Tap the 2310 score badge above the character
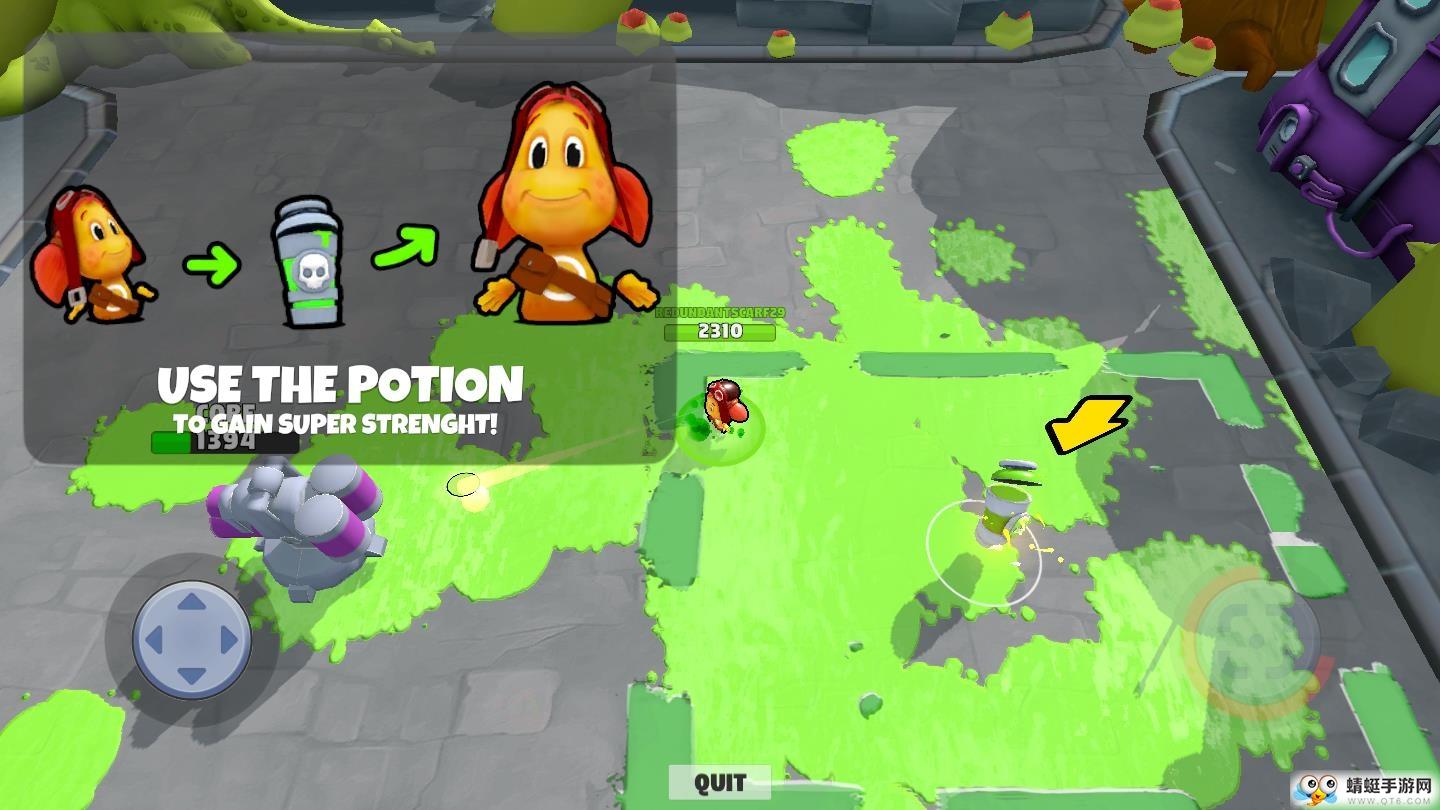The width and height of the screenshot is (1440, 810). click(x=721, y=332)
